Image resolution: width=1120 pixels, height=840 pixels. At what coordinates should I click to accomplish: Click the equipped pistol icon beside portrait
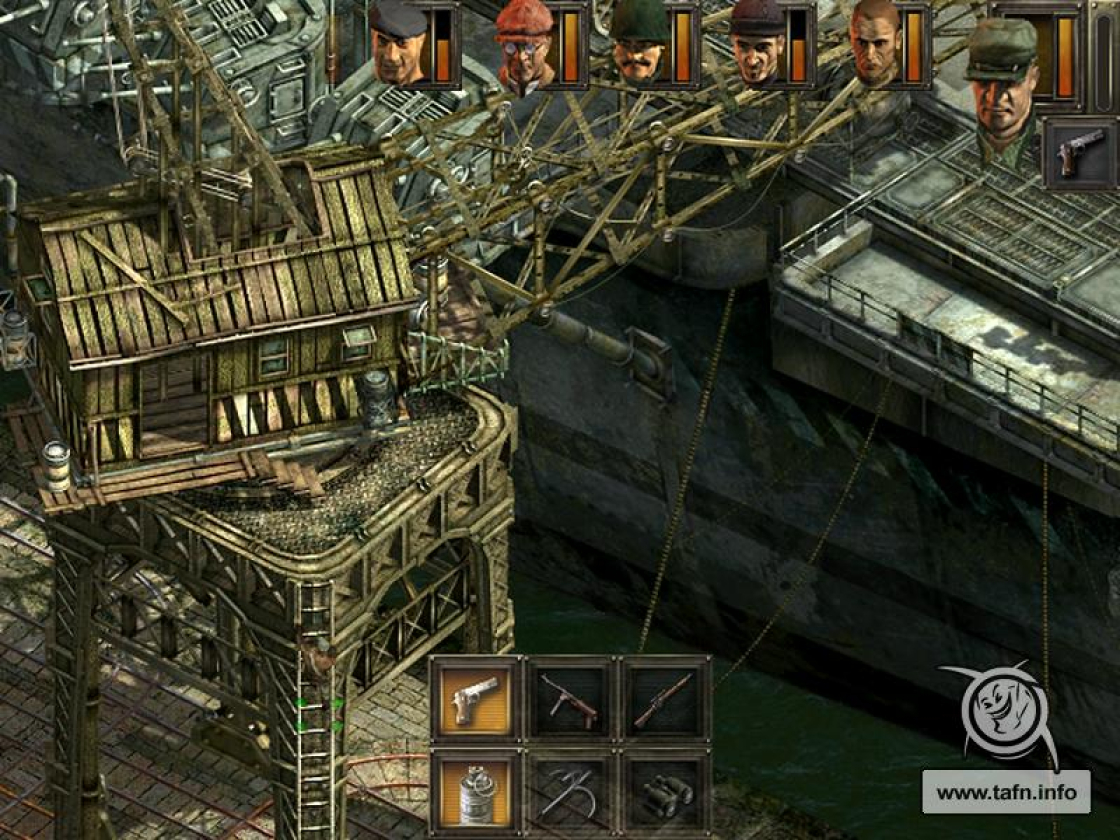1079,153
